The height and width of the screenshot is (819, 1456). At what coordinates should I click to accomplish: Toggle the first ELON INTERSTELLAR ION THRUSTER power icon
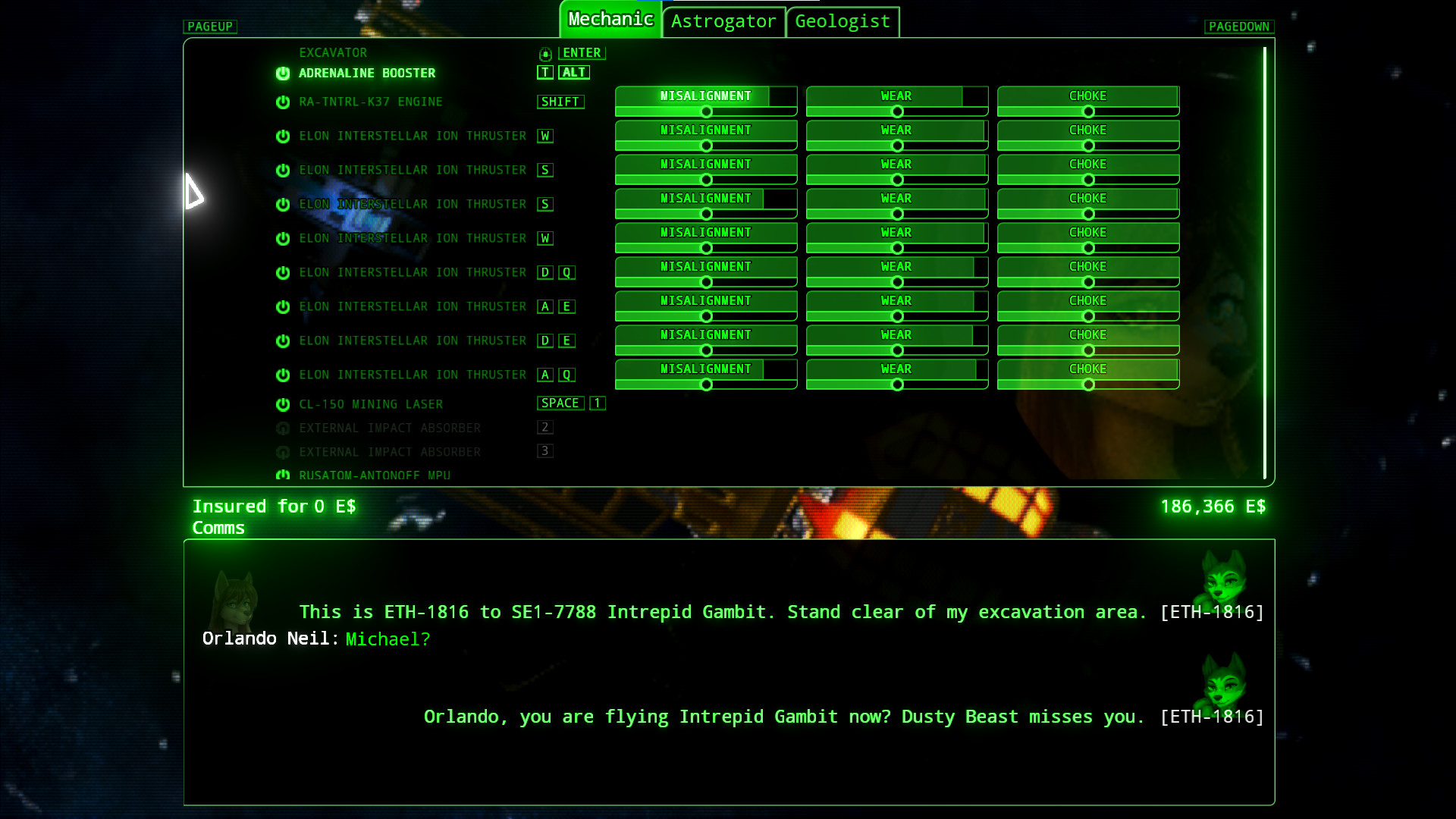pyautogui.click(x=282, y=136)
